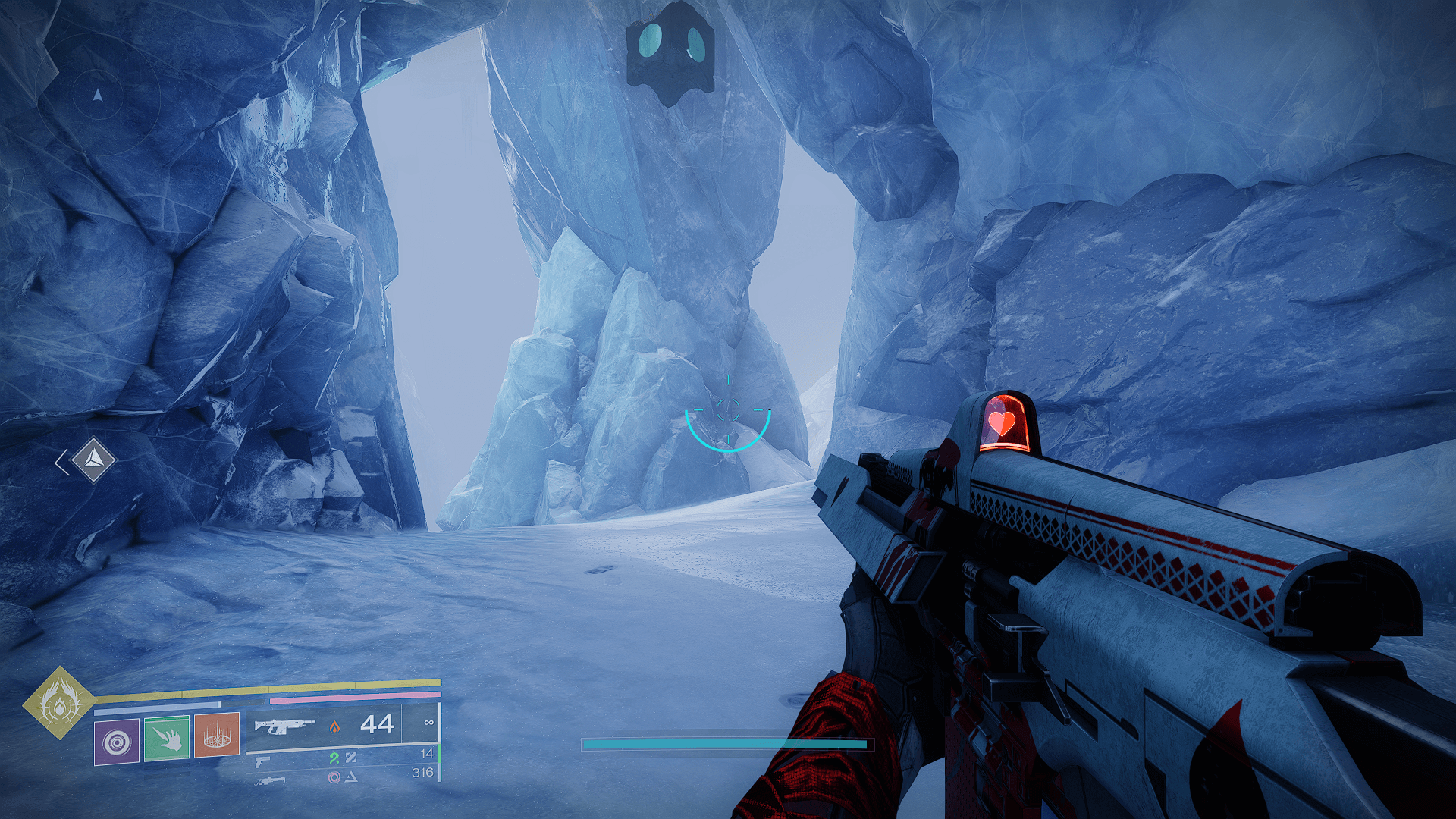Click the orange Solar flame damage icon
The height and width of the screenshot is (819, 1456).
pyautogui.click(x=335, y=726)
